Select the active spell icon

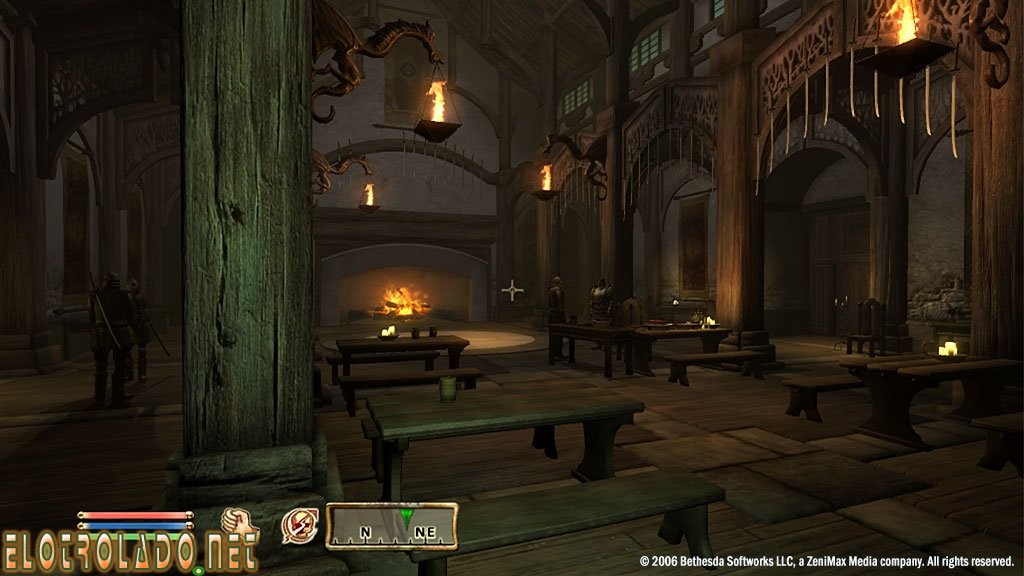tap(298, 525)
